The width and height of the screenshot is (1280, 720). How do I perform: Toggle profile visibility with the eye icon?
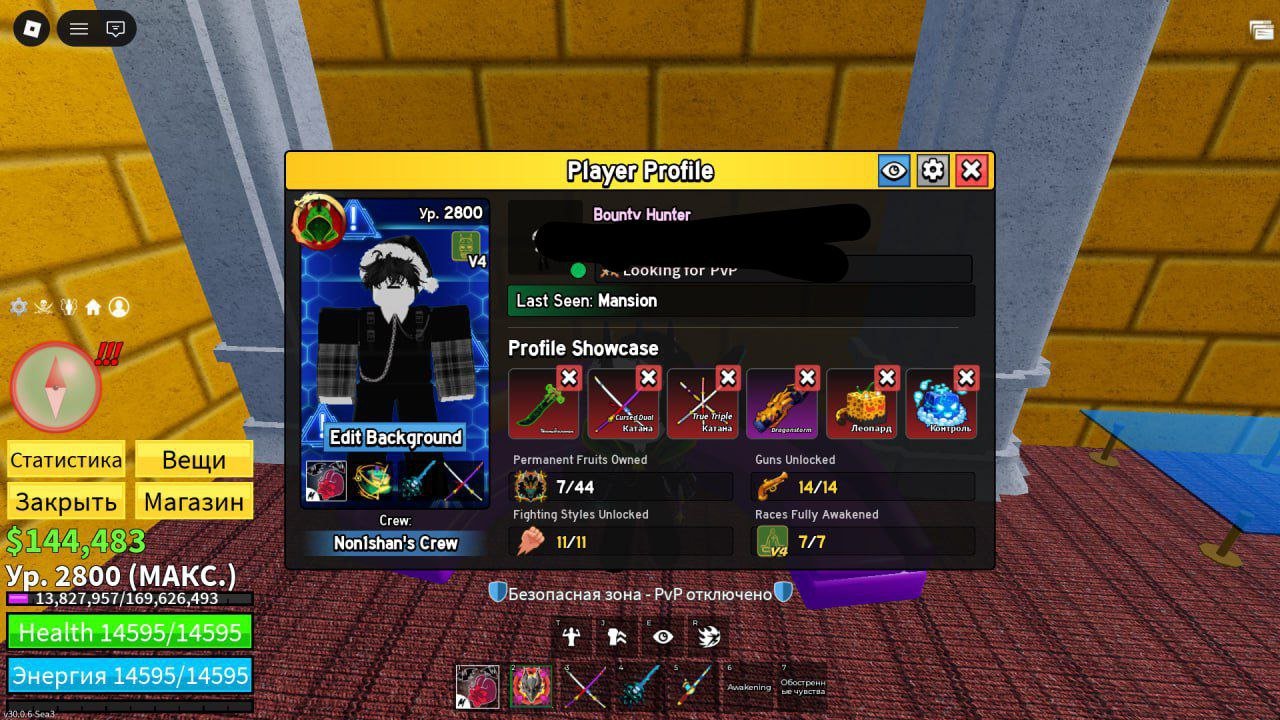click(893, 170)
